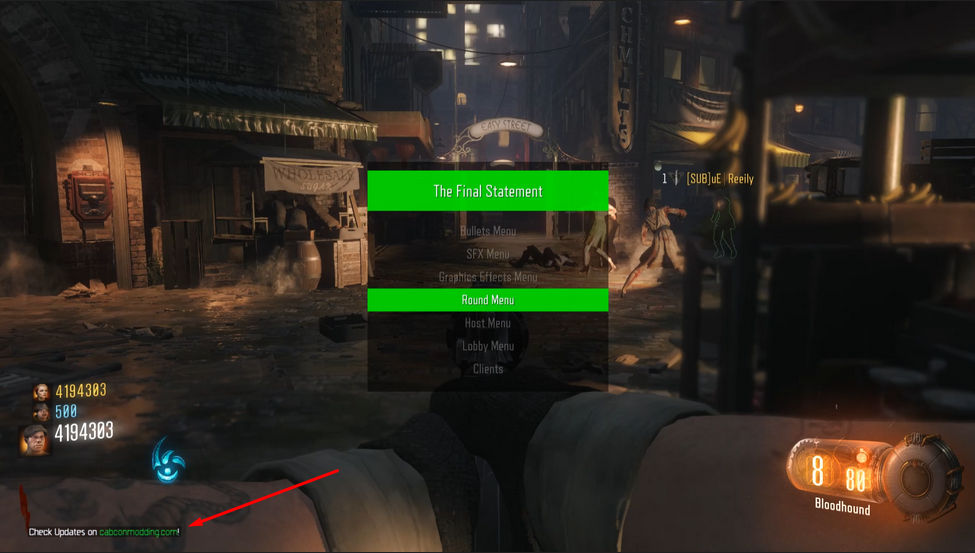
Task: Select the SFX Menu option
Action: coord(488,254)
